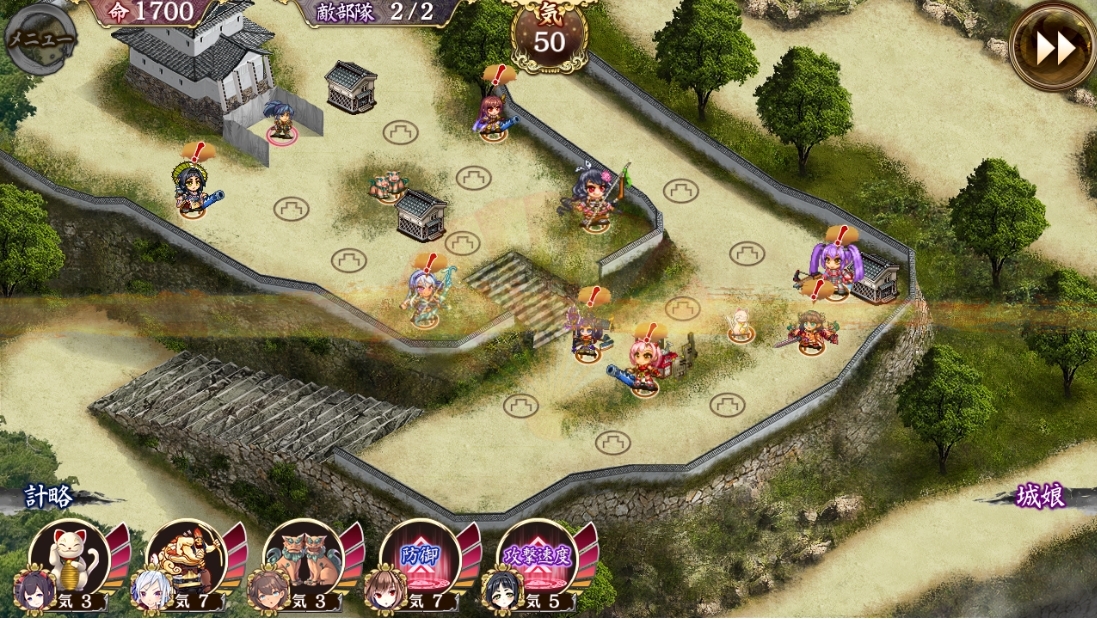Select the 計略 stratagem panel label

pyautogui.click(x=49, y=496)
